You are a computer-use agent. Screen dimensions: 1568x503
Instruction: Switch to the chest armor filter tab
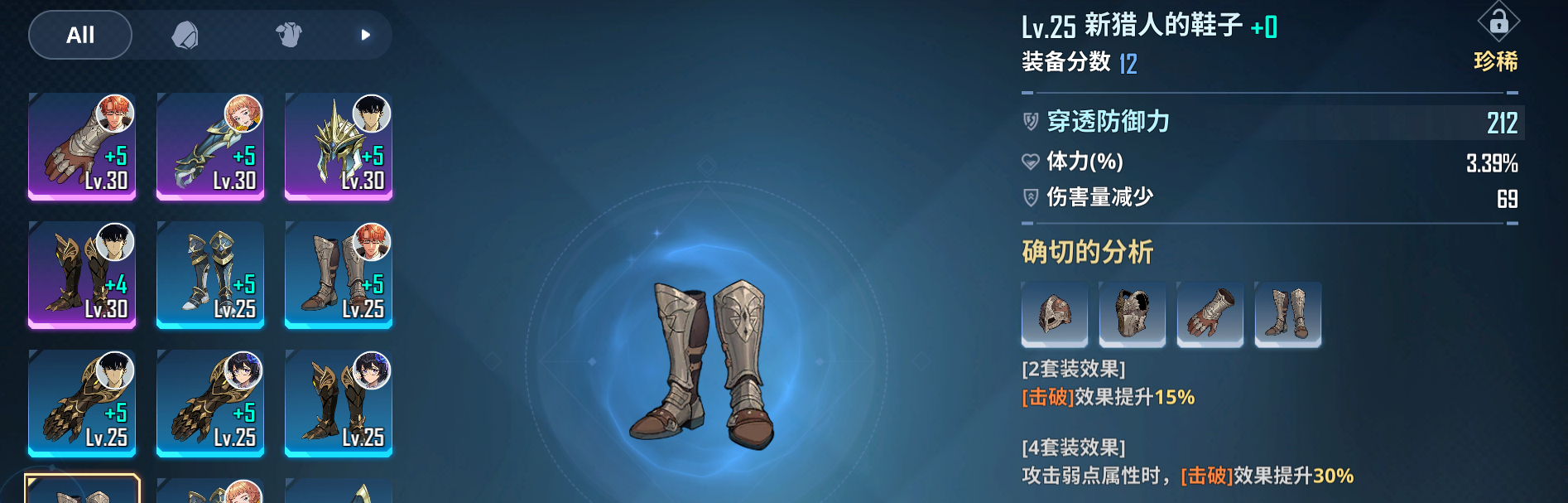click(x=288, y=35)
